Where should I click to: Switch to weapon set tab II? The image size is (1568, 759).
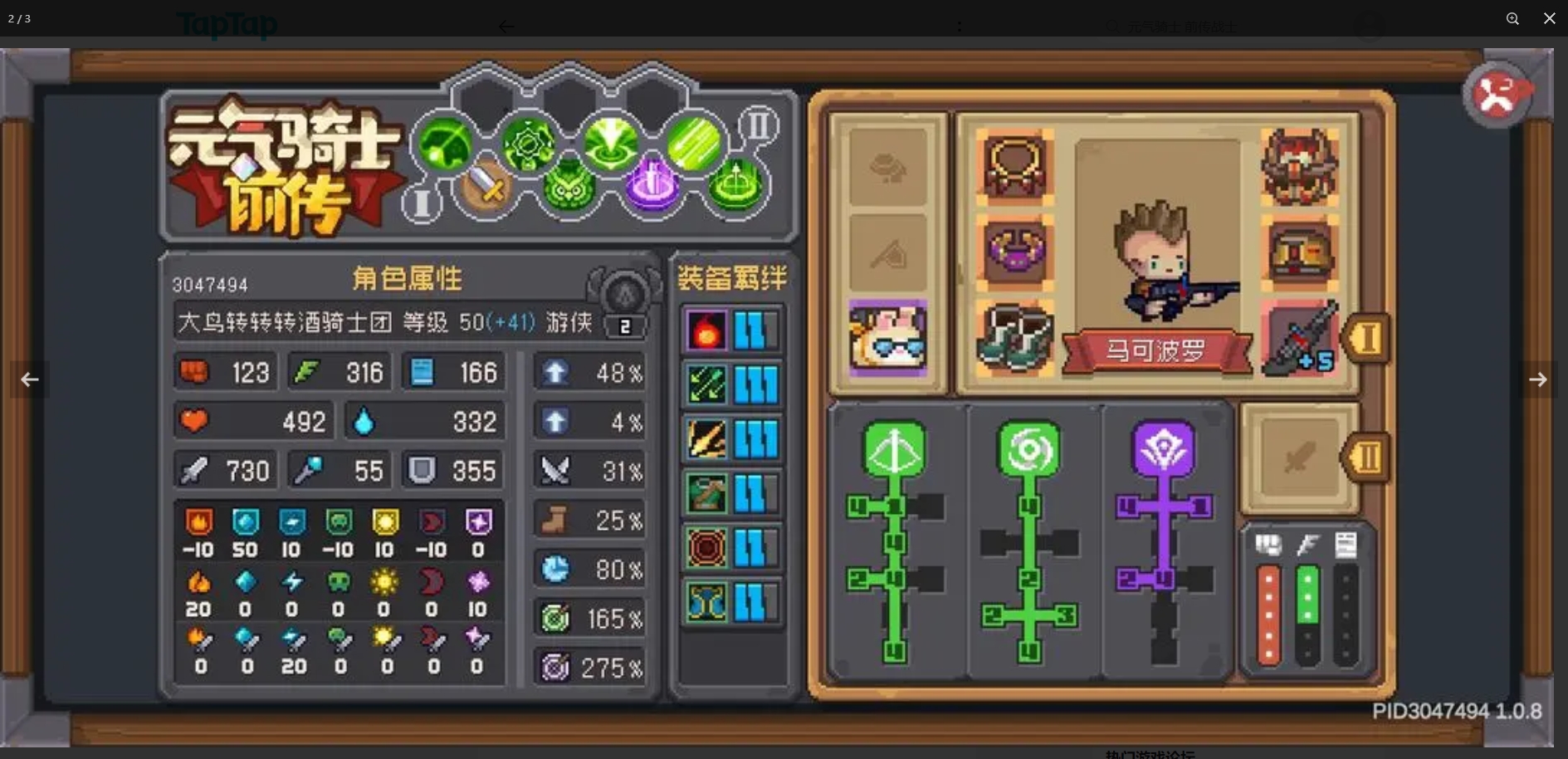(1366, 457)
